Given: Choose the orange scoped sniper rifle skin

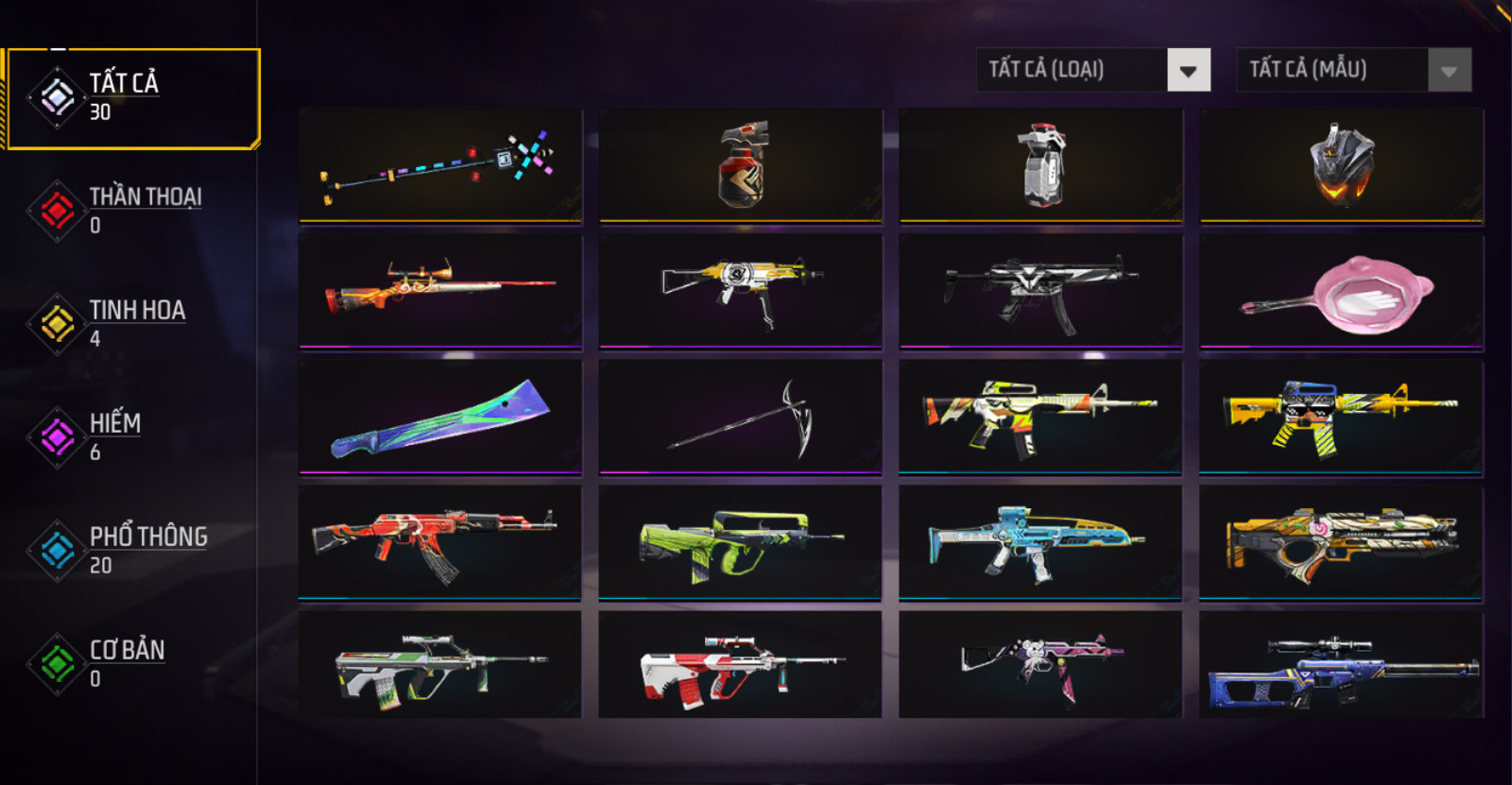Looking at the screenshot, I should [x=440, y=292].
